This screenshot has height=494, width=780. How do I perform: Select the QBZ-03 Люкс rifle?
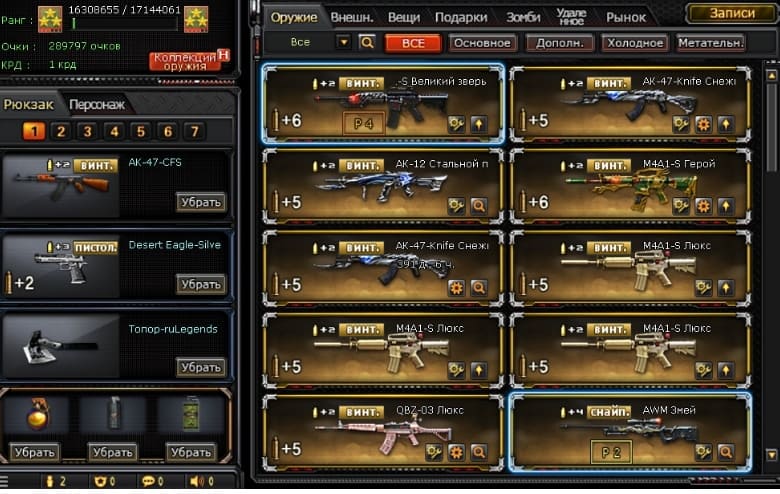[382, 433]
